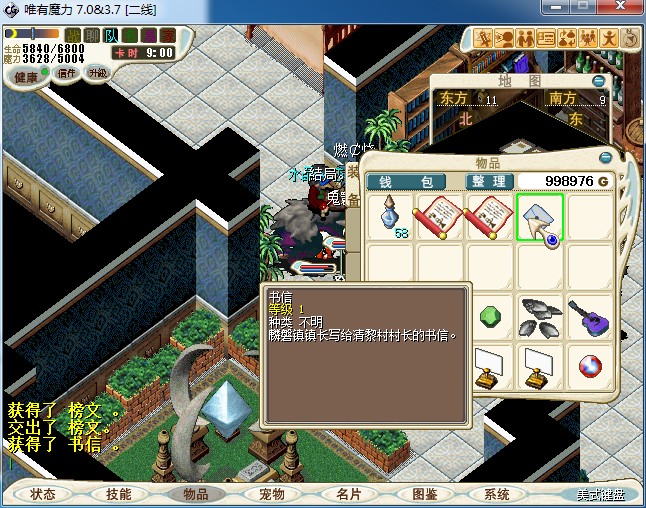This screenshot has height=508, width=646.
Task: Select the 书信 letter envelope item
Action: (540, 217)
